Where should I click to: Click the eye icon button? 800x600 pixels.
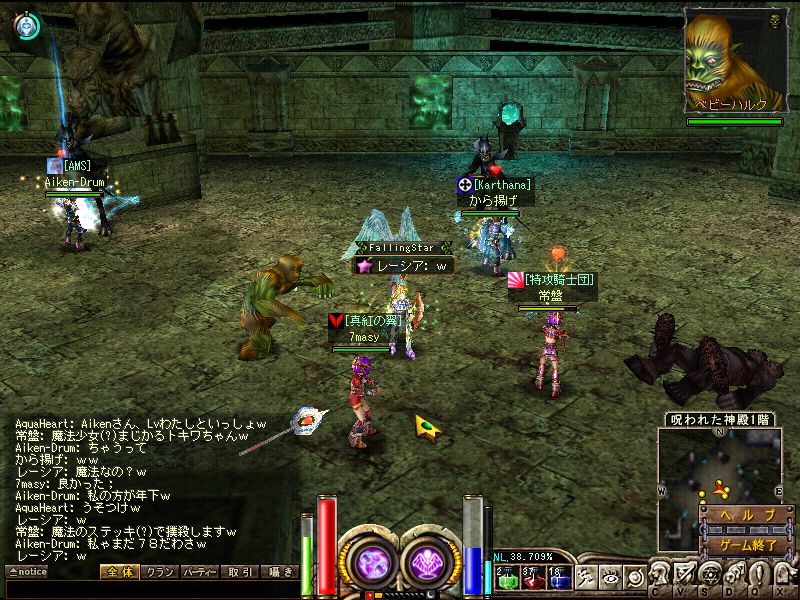[609, 577]
